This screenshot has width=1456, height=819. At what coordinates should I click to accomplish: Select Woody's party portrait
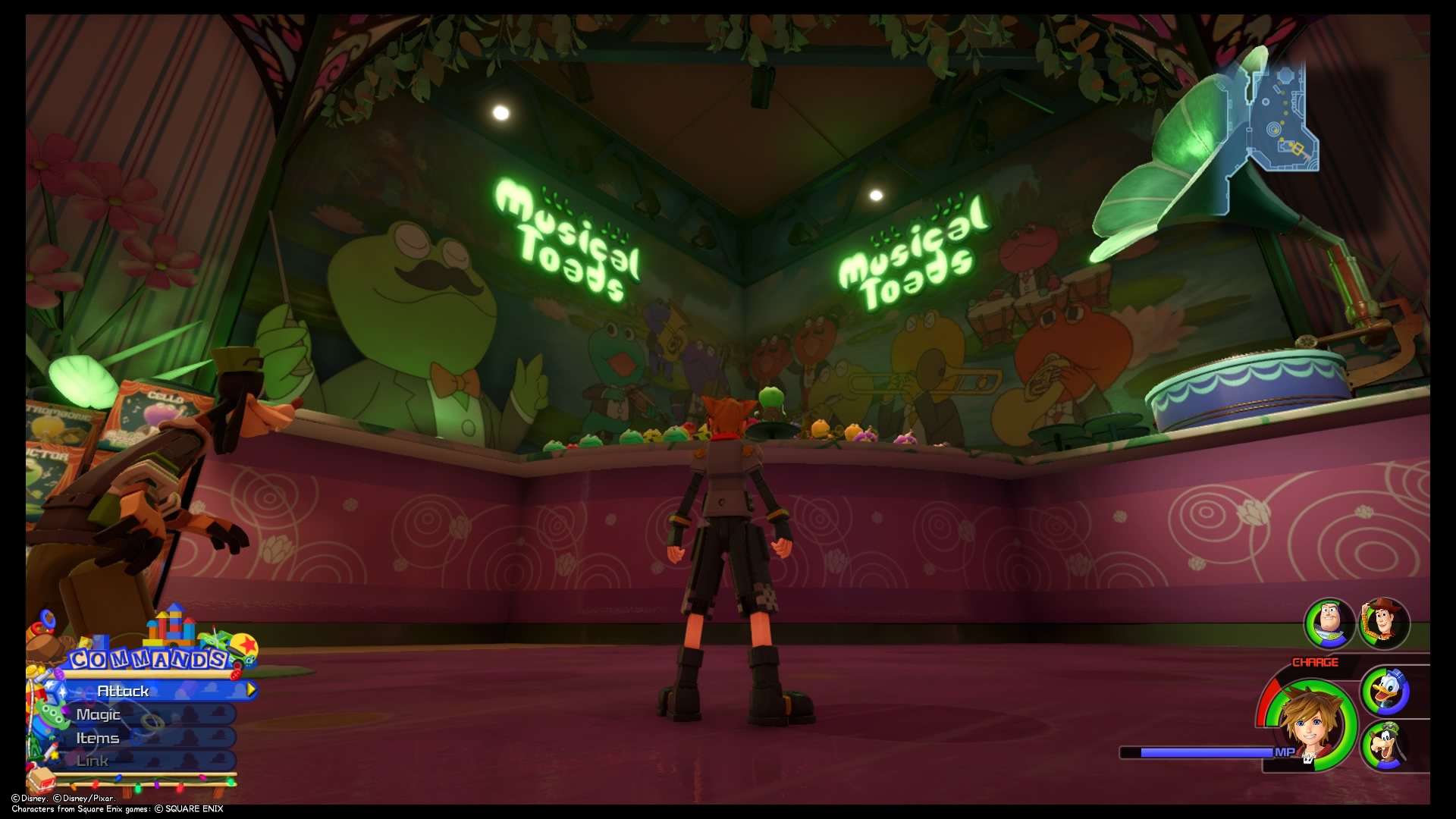(1386, 623)
